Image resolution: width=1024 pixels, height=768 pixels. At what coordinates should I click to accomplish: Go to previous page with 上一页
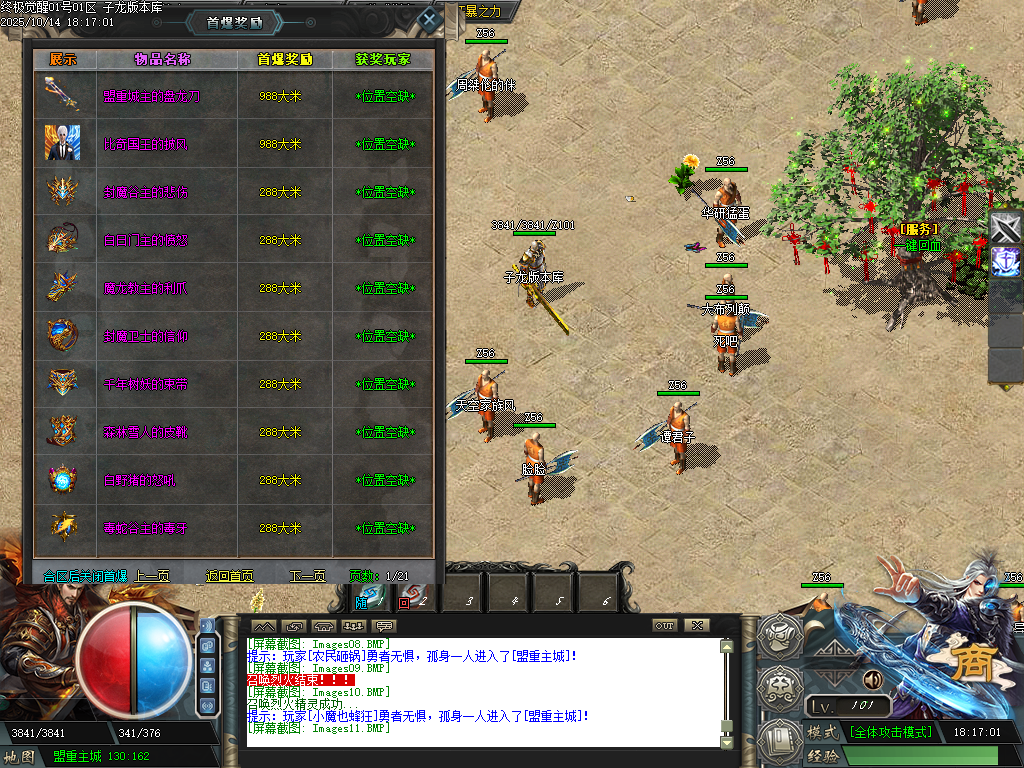point(152,576)
